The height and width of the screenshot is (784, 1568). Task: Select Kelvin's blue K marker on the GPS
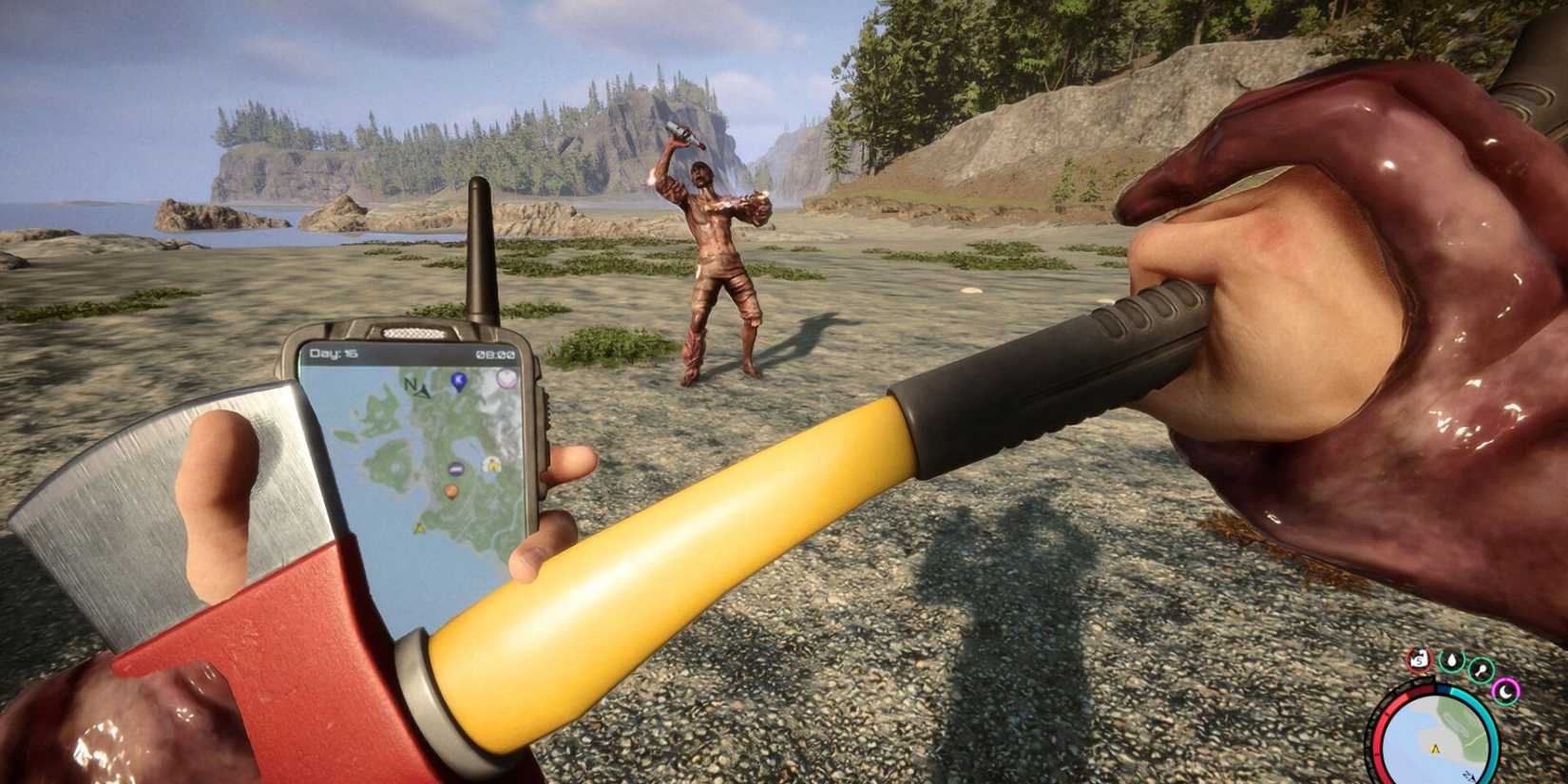click(x=457, y=380)
